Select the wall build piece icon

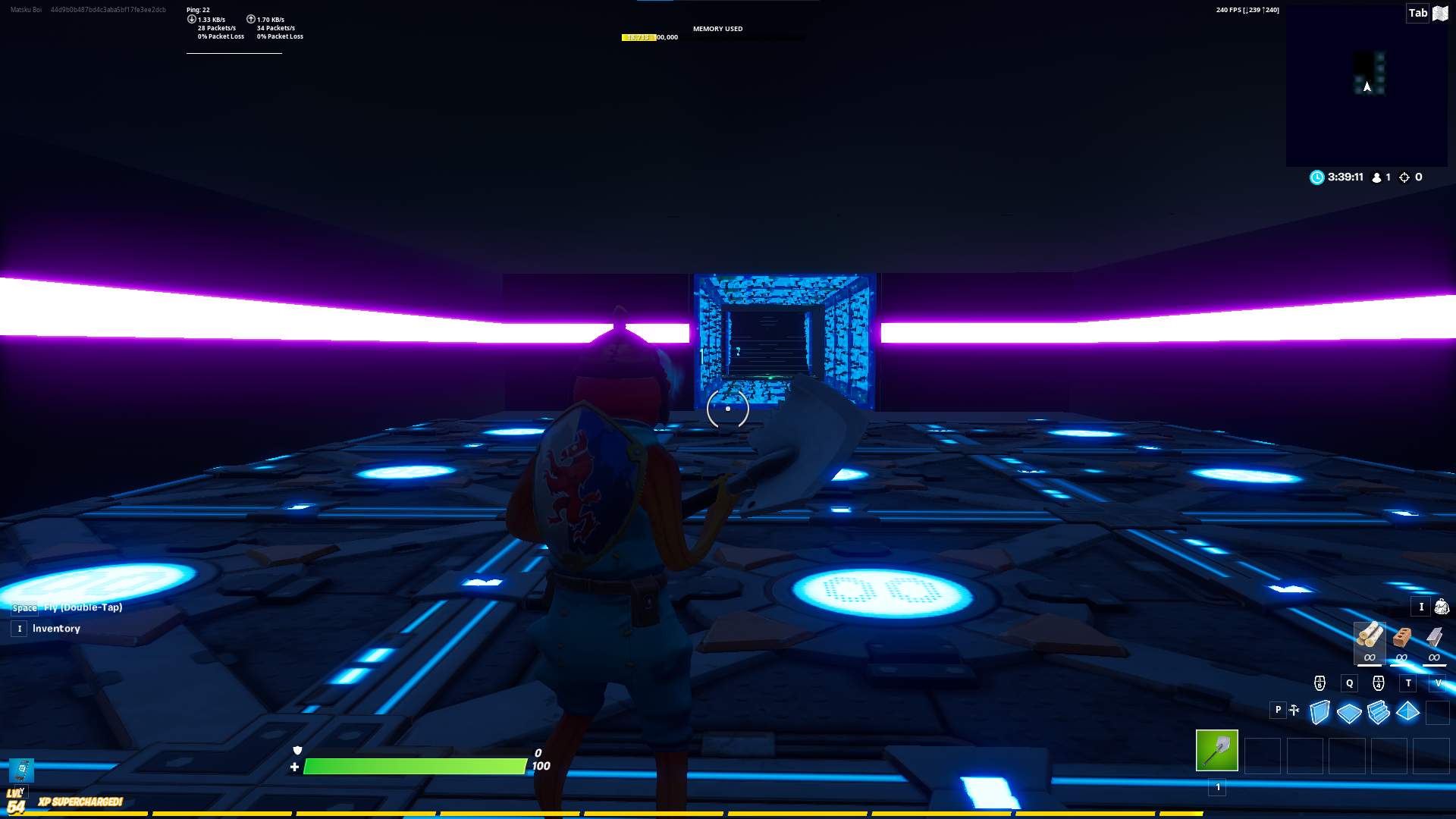coord(1319,711)
